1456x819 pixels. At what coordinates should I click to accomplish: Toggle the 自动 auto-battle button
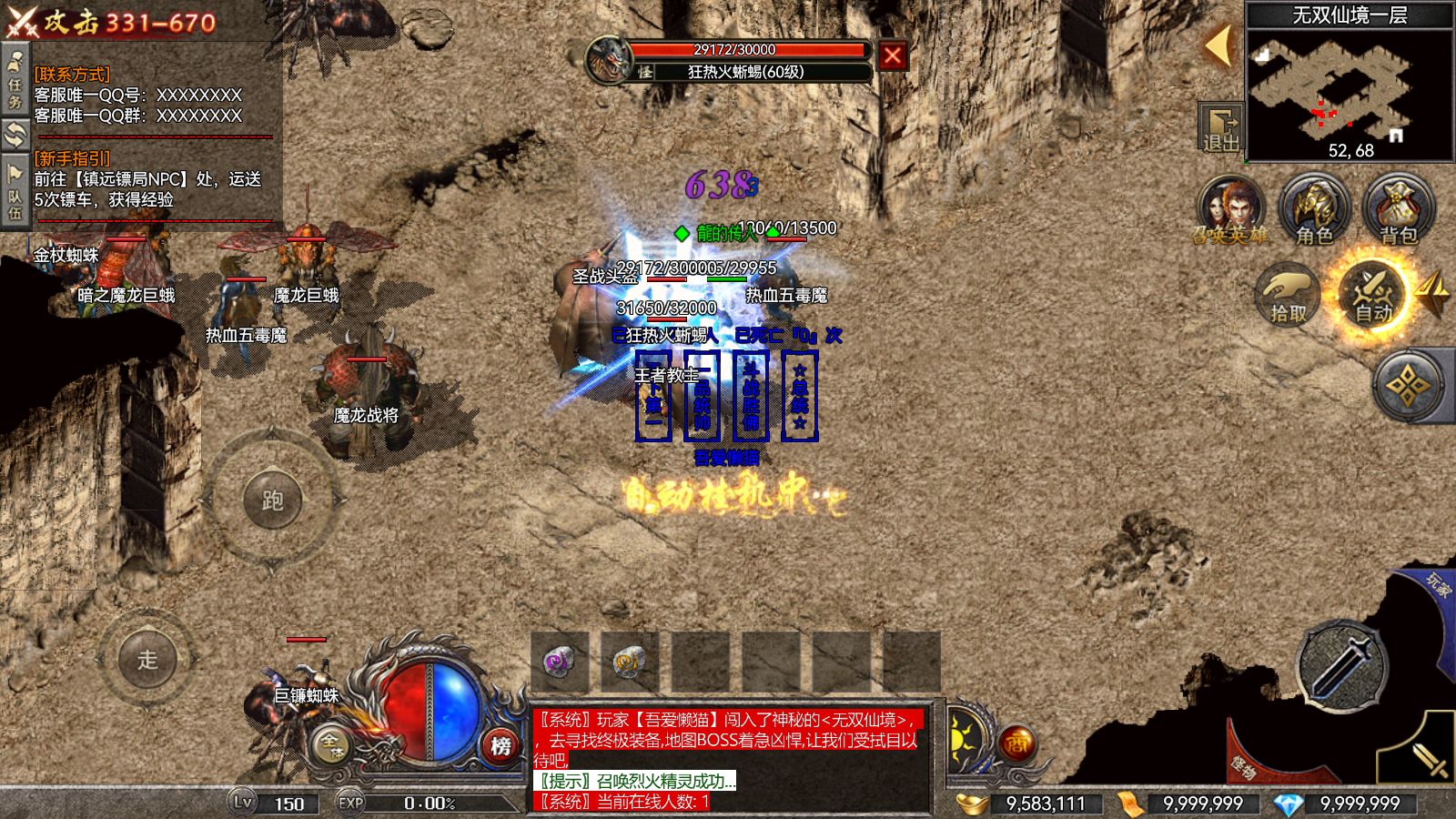(x=1372, y=293)
